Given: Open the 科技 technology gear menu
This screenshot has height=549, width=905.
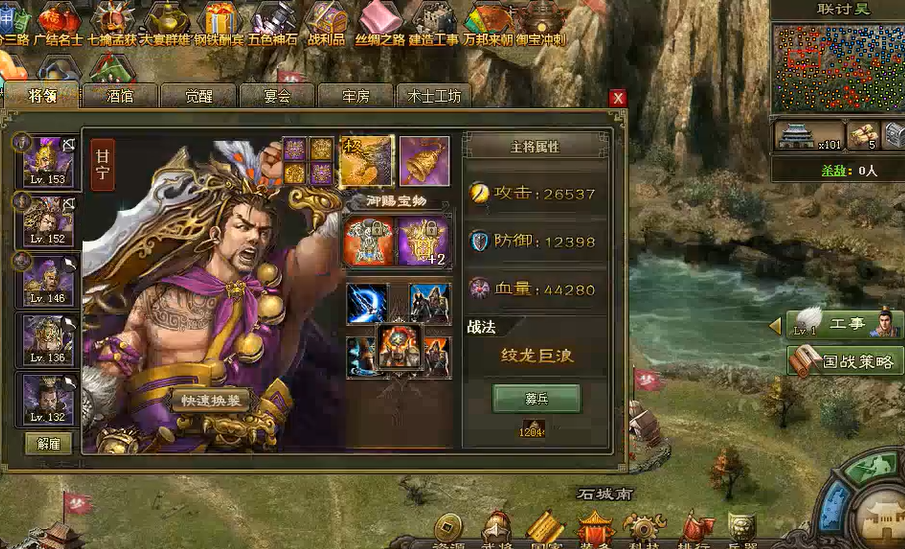Looking at the screenshot, I should click(644, 529).
